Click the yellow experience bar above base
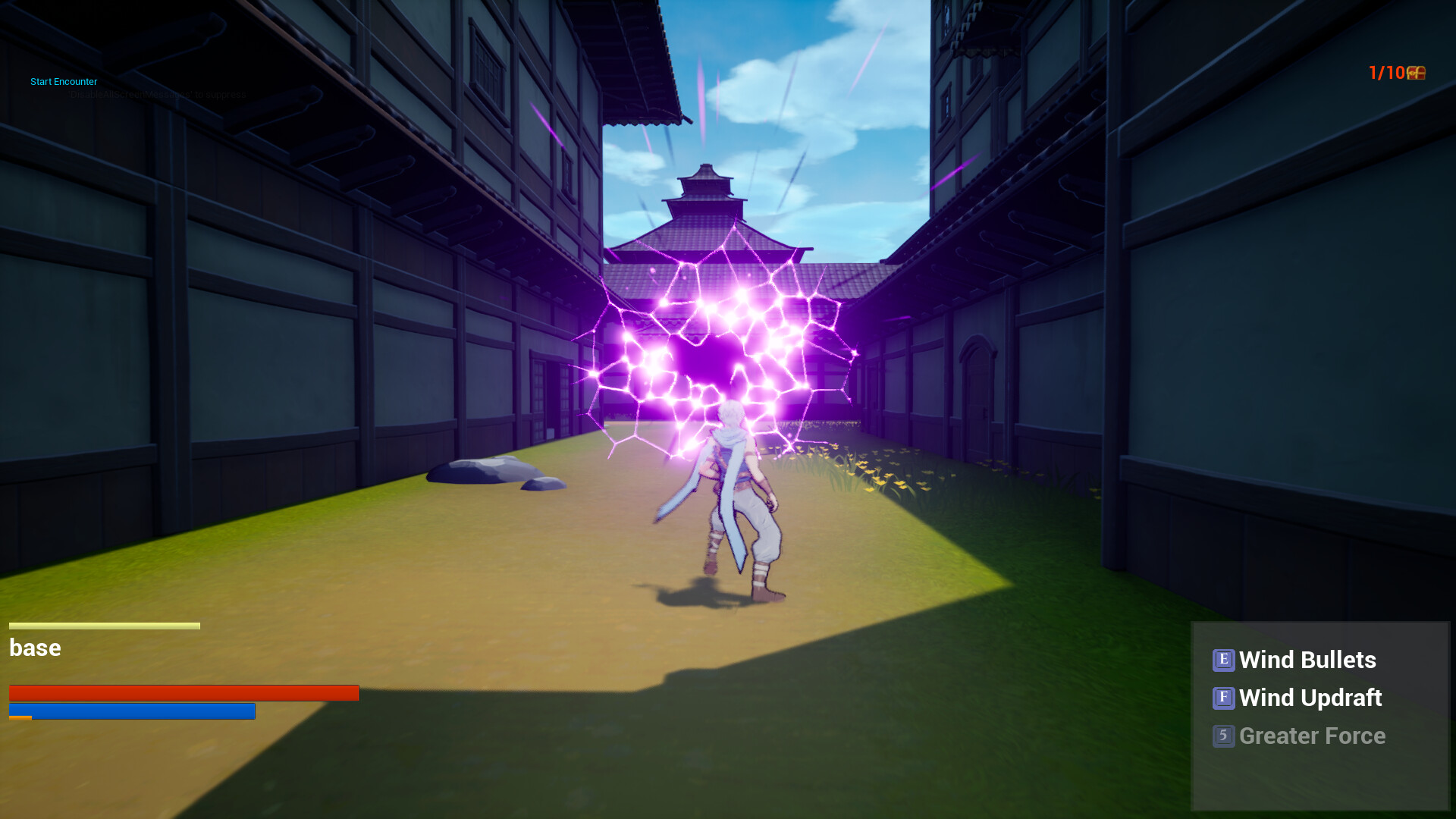Screen dimensions: 1456x819 (x=103, y=626)
